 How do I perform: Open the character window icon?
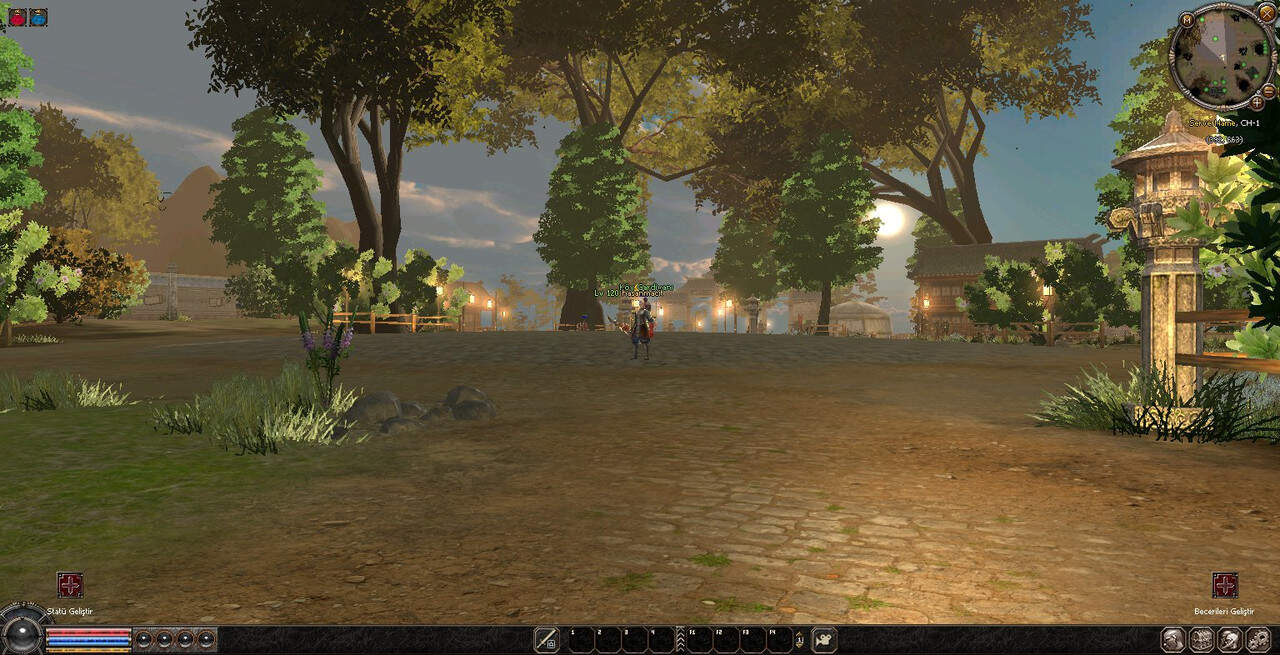point(1173,639)
